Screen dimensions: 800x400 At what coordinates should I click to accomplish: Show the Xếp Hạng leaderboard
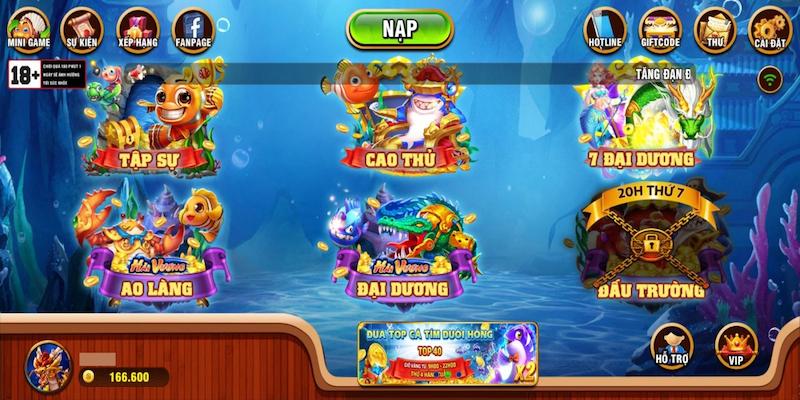[x=138, y=27]
